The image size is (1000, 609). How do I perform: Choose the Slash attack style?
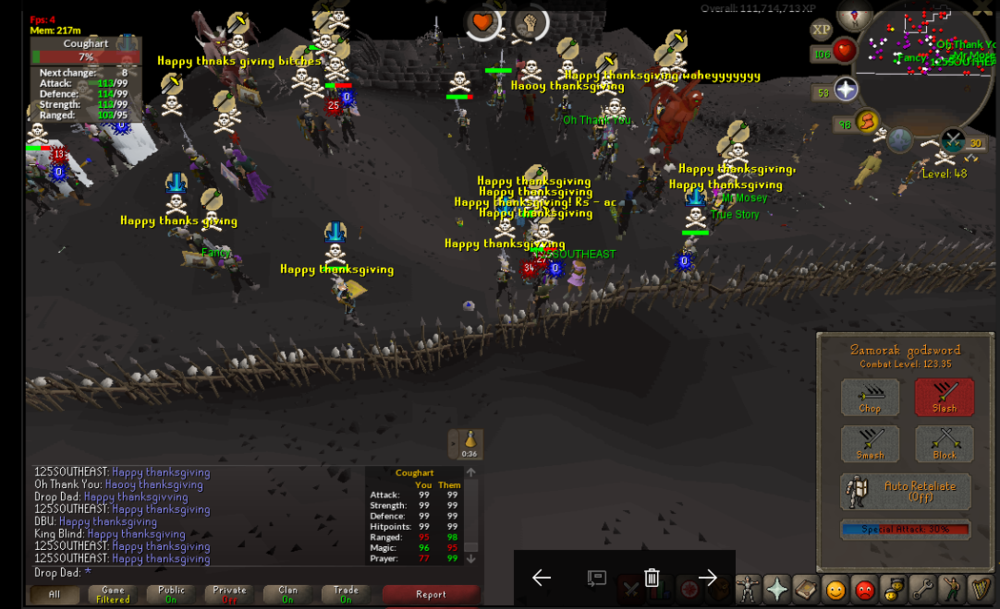tap(943, 397)
